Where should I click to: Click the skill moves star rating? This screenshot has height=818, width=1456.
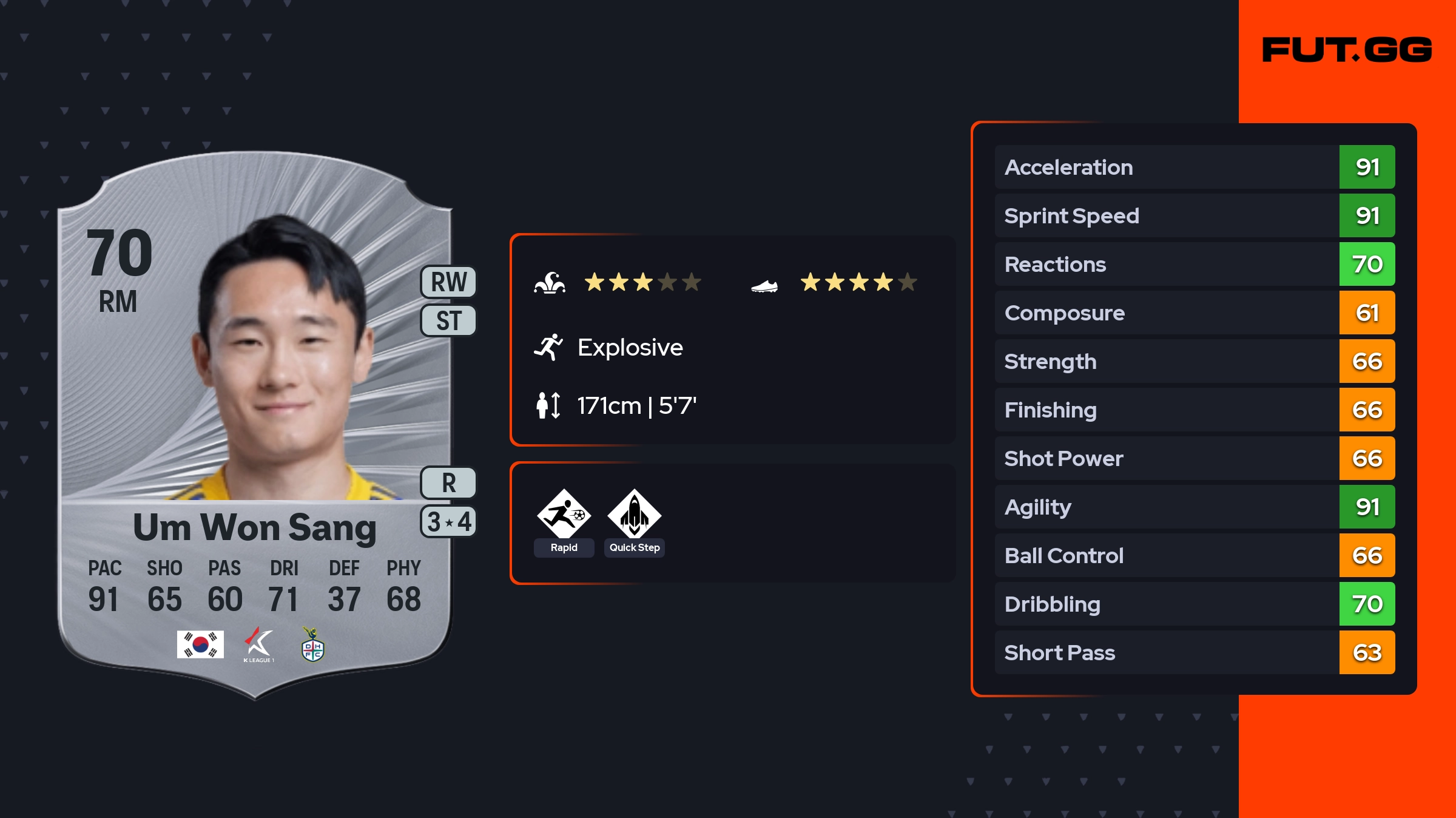(x=642, y=282)
